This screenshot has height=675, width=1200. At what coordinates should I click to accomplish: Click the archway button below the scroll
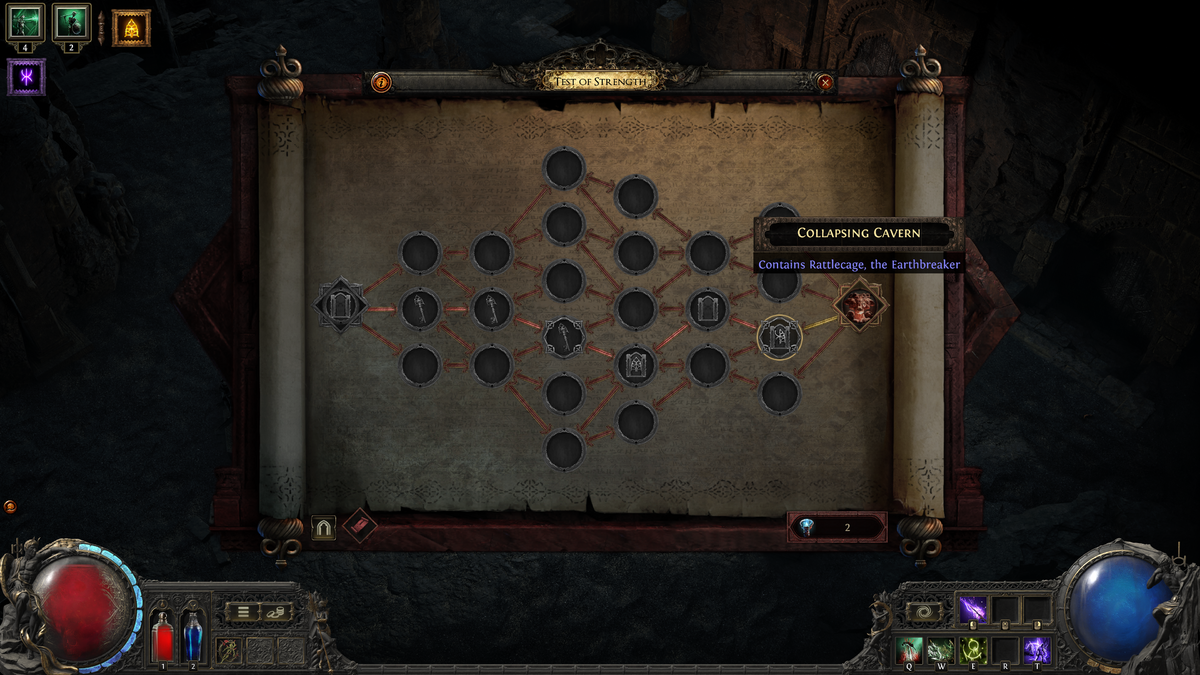point(323,527)
